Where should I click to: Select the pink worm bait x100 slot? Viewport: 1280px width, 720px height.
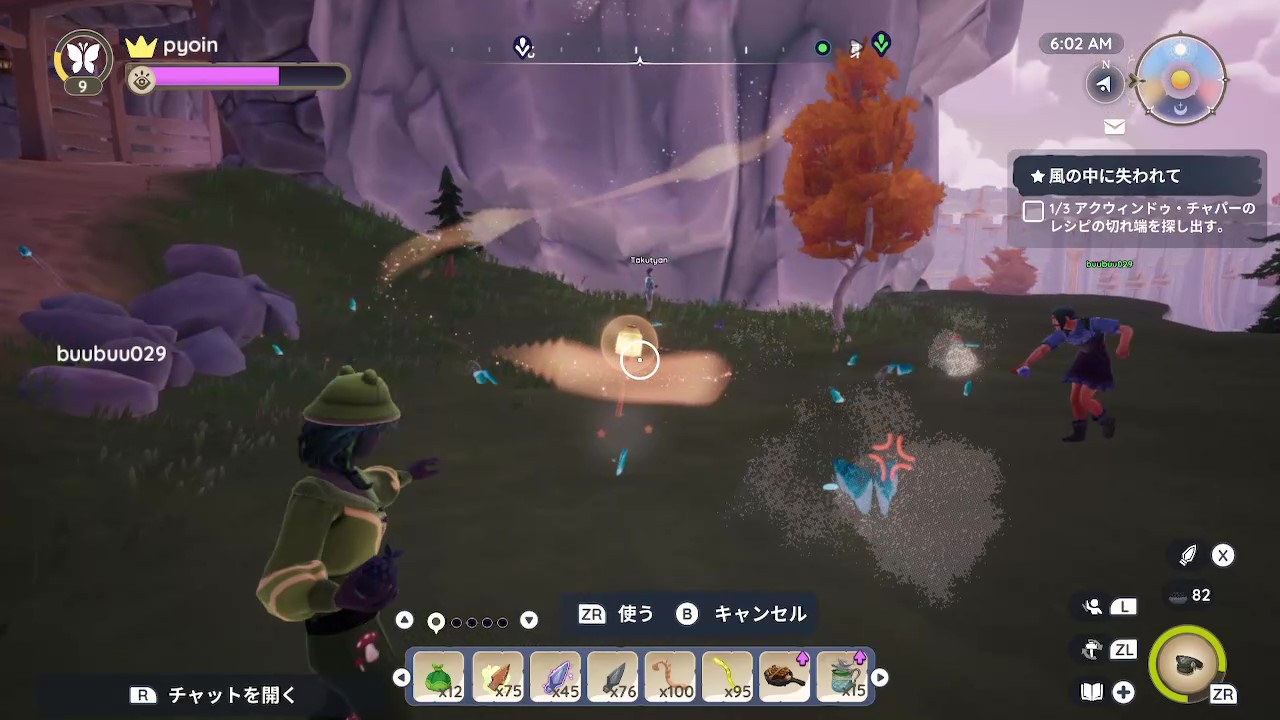coord(670,677)
